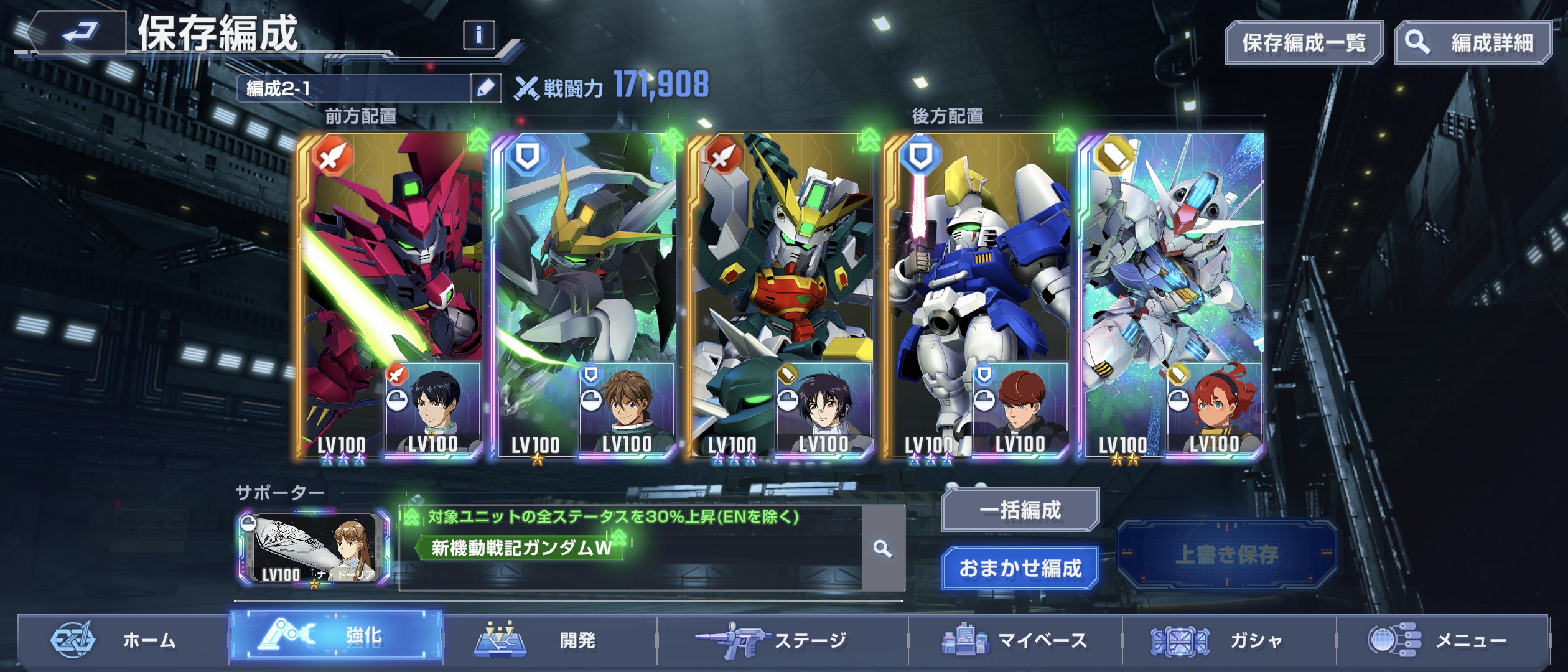Show 編成詳細 formation details
This screenshot has width=1568, height=672.
click(x=1472, y=43)
